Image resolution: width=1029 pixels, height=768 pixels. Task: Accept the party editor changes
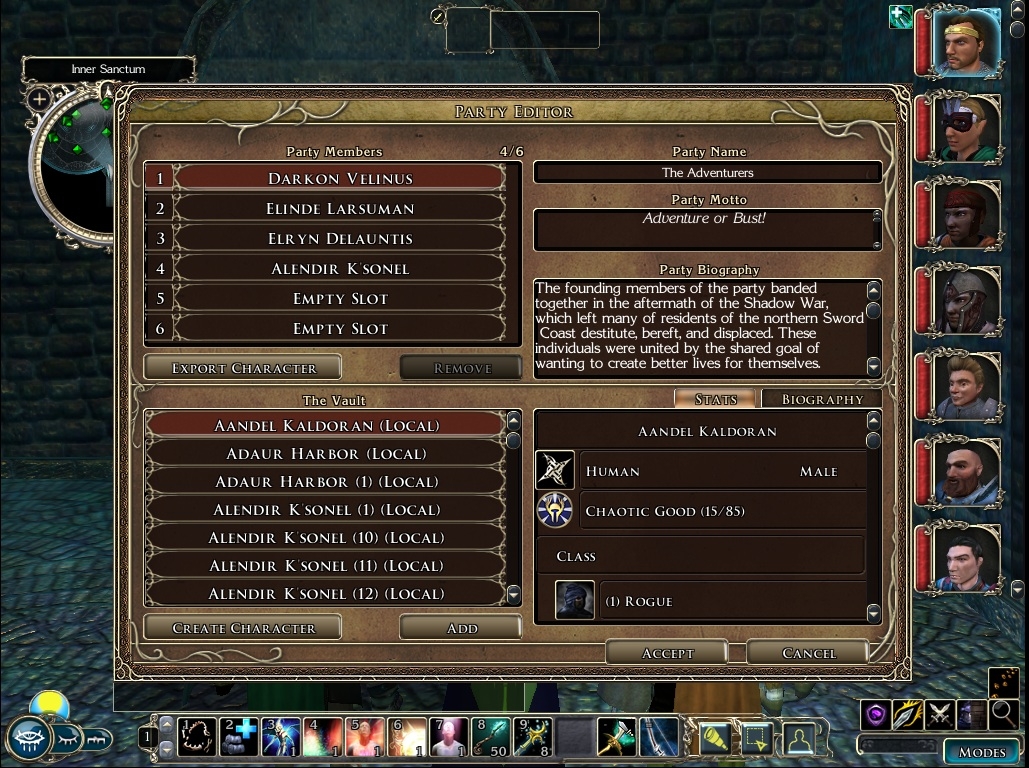pyautogui.click(x=667, y=653)
